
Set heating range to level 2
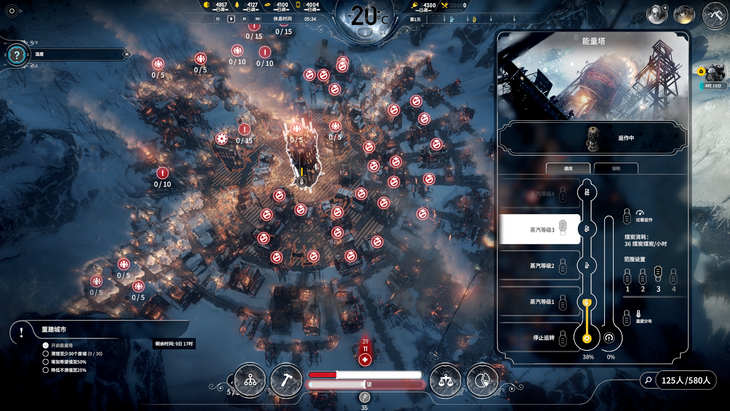click(643, 277)
